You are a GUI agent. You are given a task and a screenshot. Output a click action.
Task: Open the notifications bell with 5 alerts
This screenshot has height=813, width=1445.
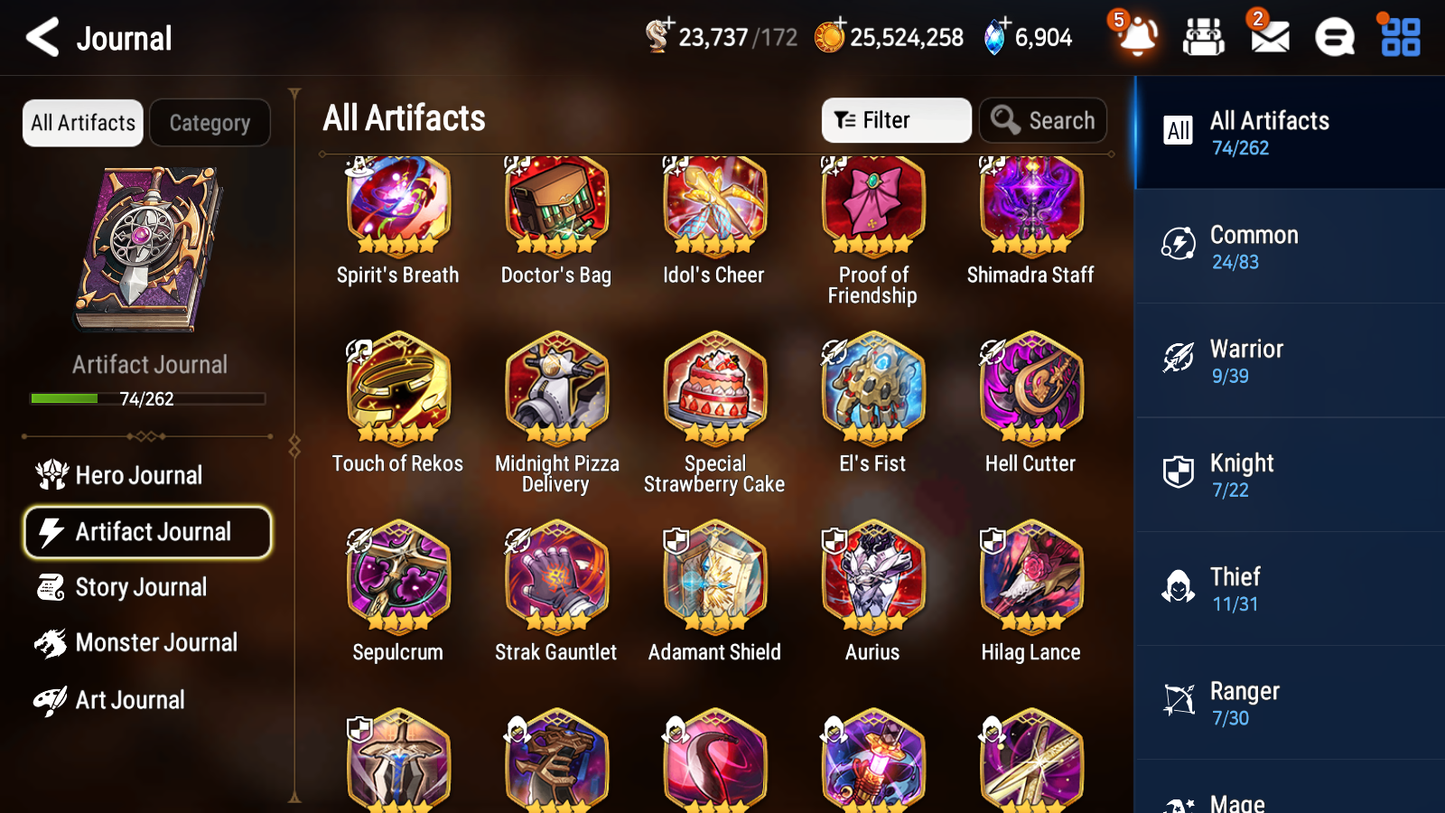pos(1134,37)
